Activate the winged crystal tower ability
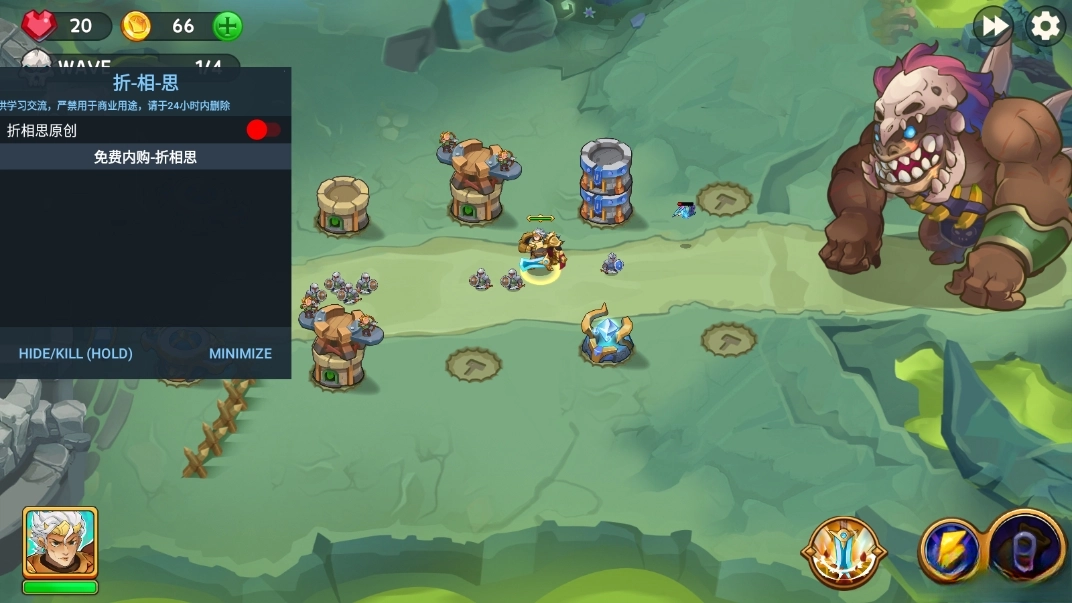The height and width of the screenshot is (603, 1072). pos(844,551)
